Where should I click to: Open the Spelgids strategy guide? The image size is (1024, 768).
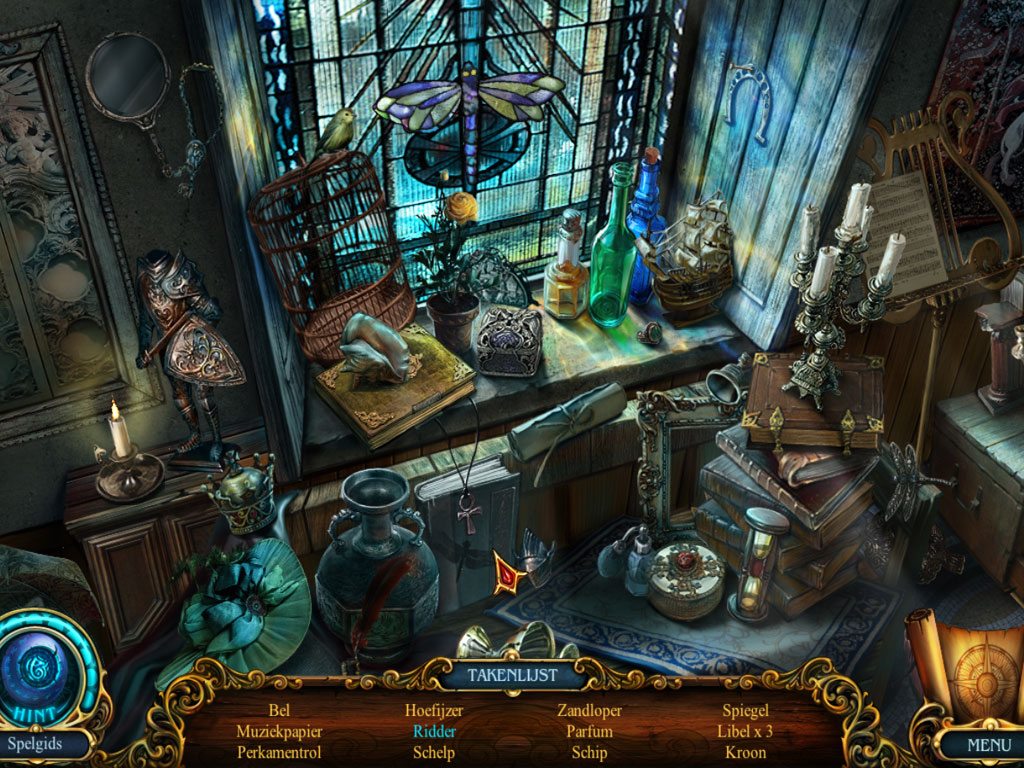(x=35, y=743)
